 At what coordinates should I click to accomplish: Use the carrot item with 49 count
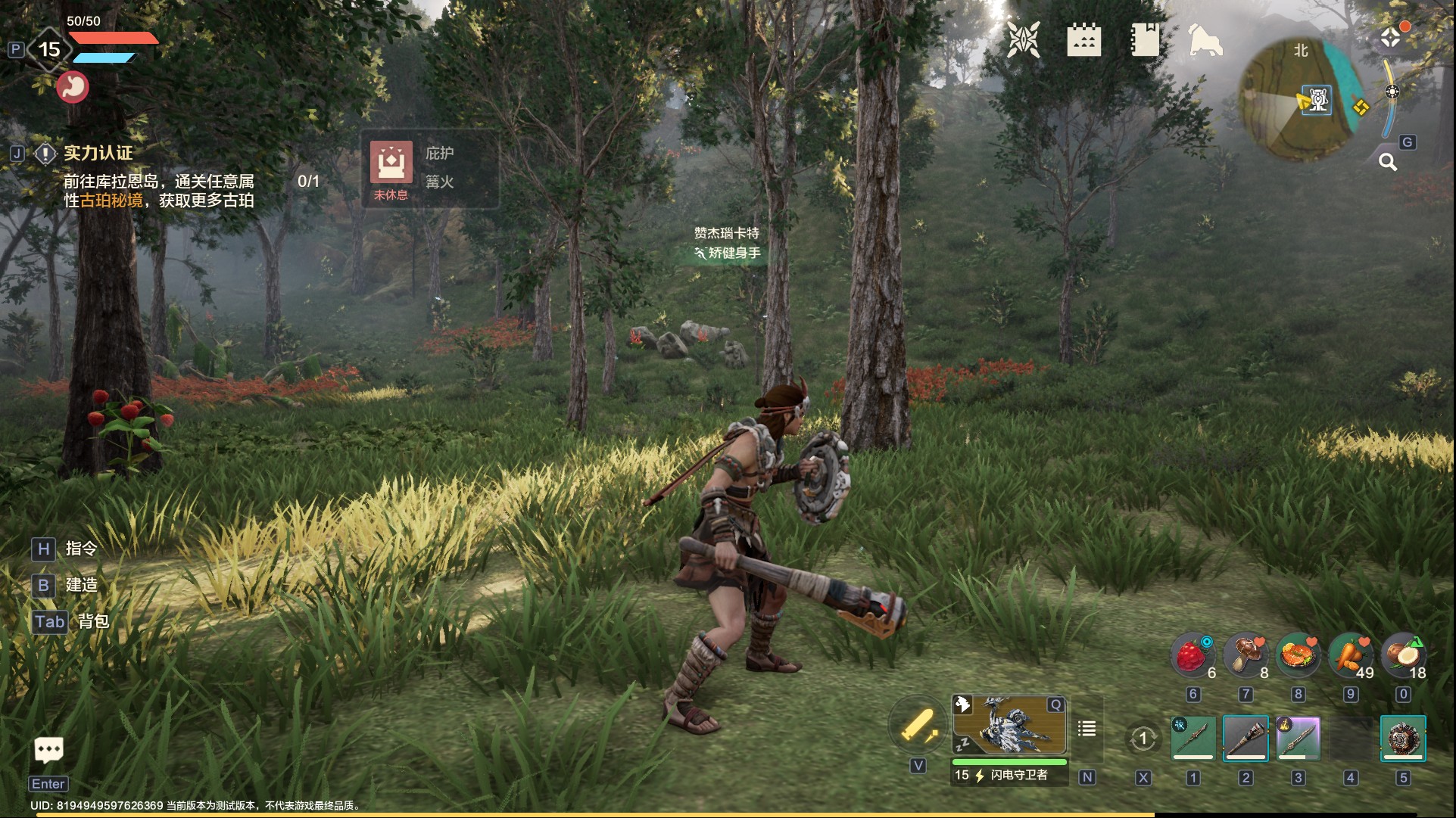1351,655
